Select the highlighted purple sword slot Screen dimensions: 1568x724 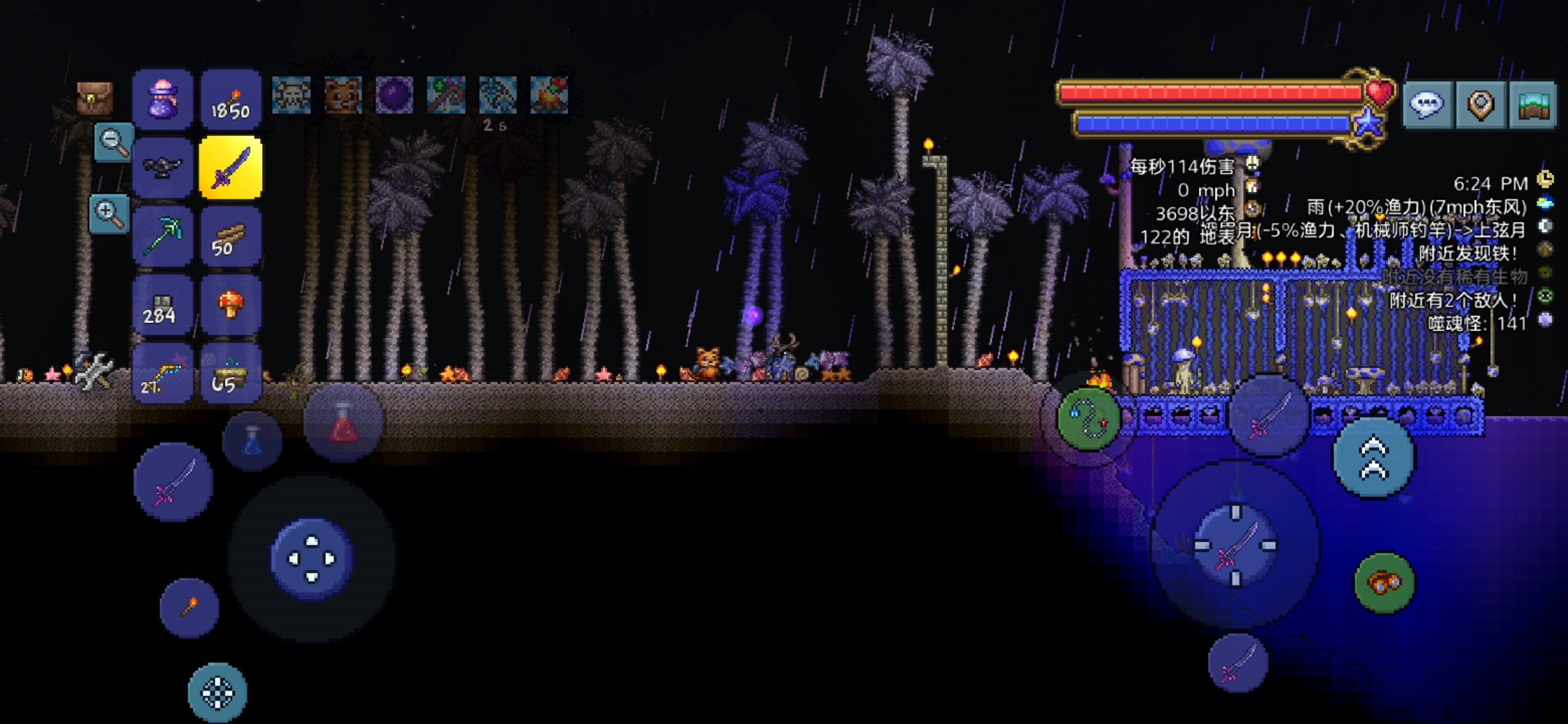click(231, 168)
